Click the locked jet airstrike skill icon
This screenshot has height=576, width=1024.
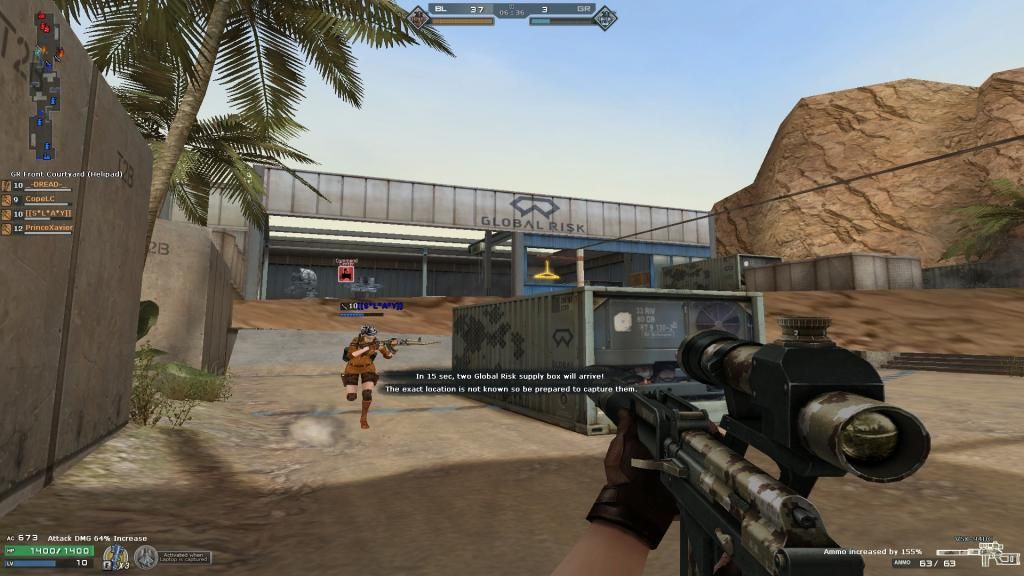pyautogui.click(x=146, y=556)
